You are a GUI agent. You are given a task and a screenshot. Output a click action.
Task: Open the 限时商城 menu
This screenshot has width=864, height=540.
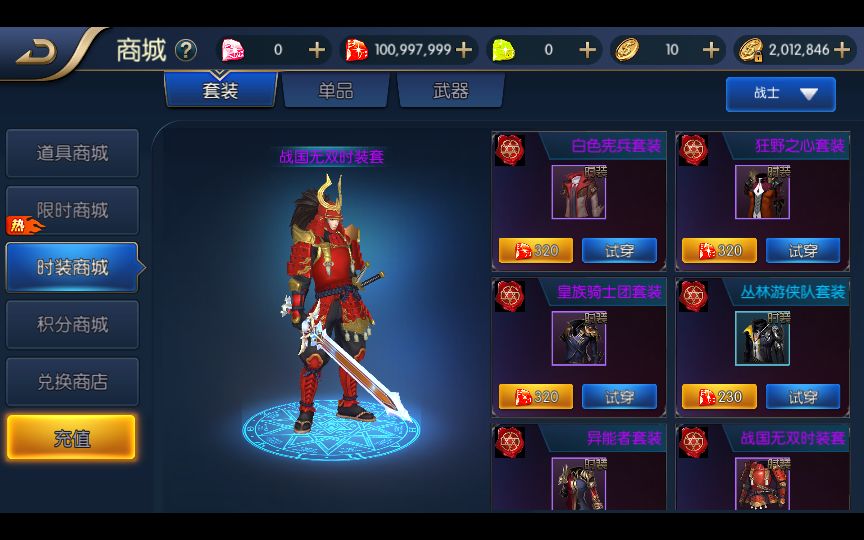pos(72,210)
